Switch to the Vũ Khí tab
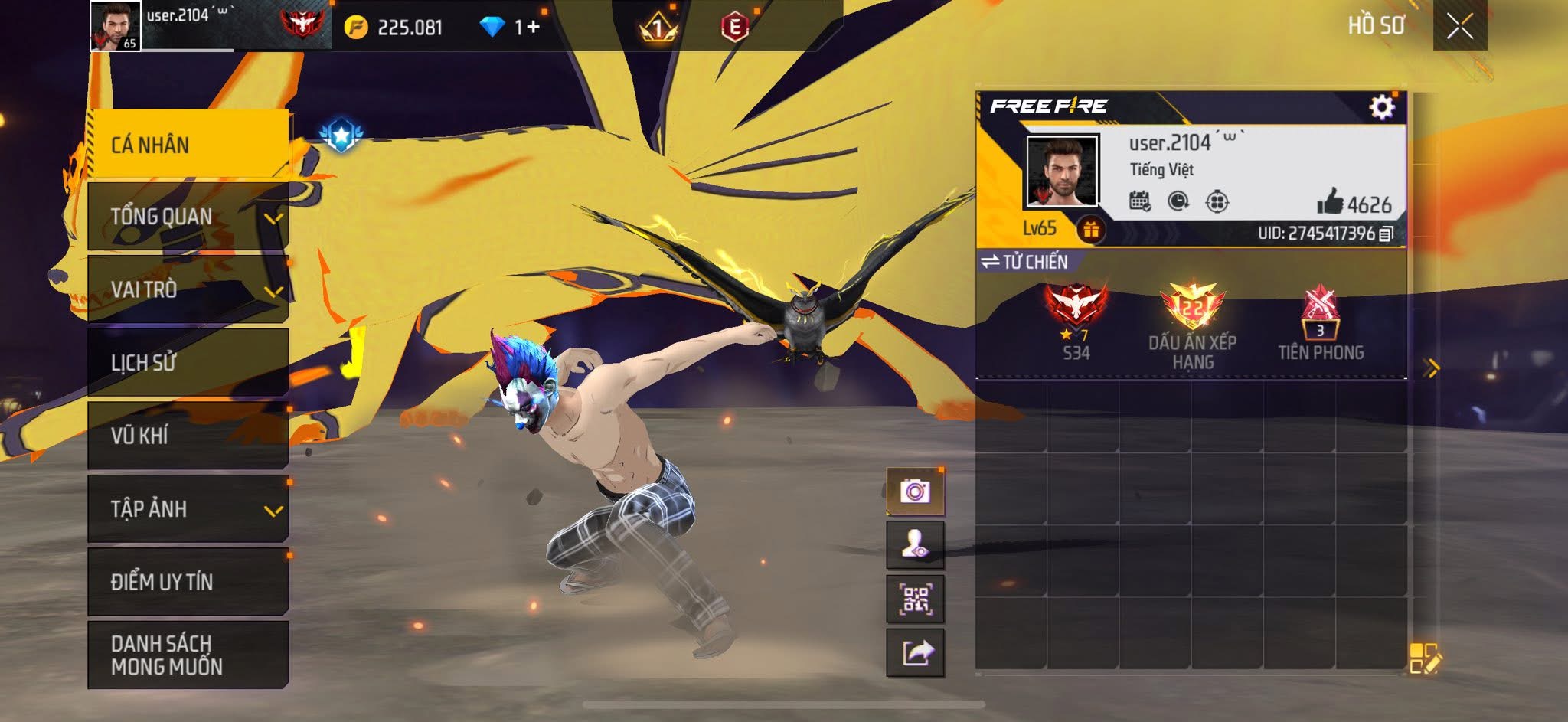1568x722 pixels. pyautogui.click(x=188, y=435)
